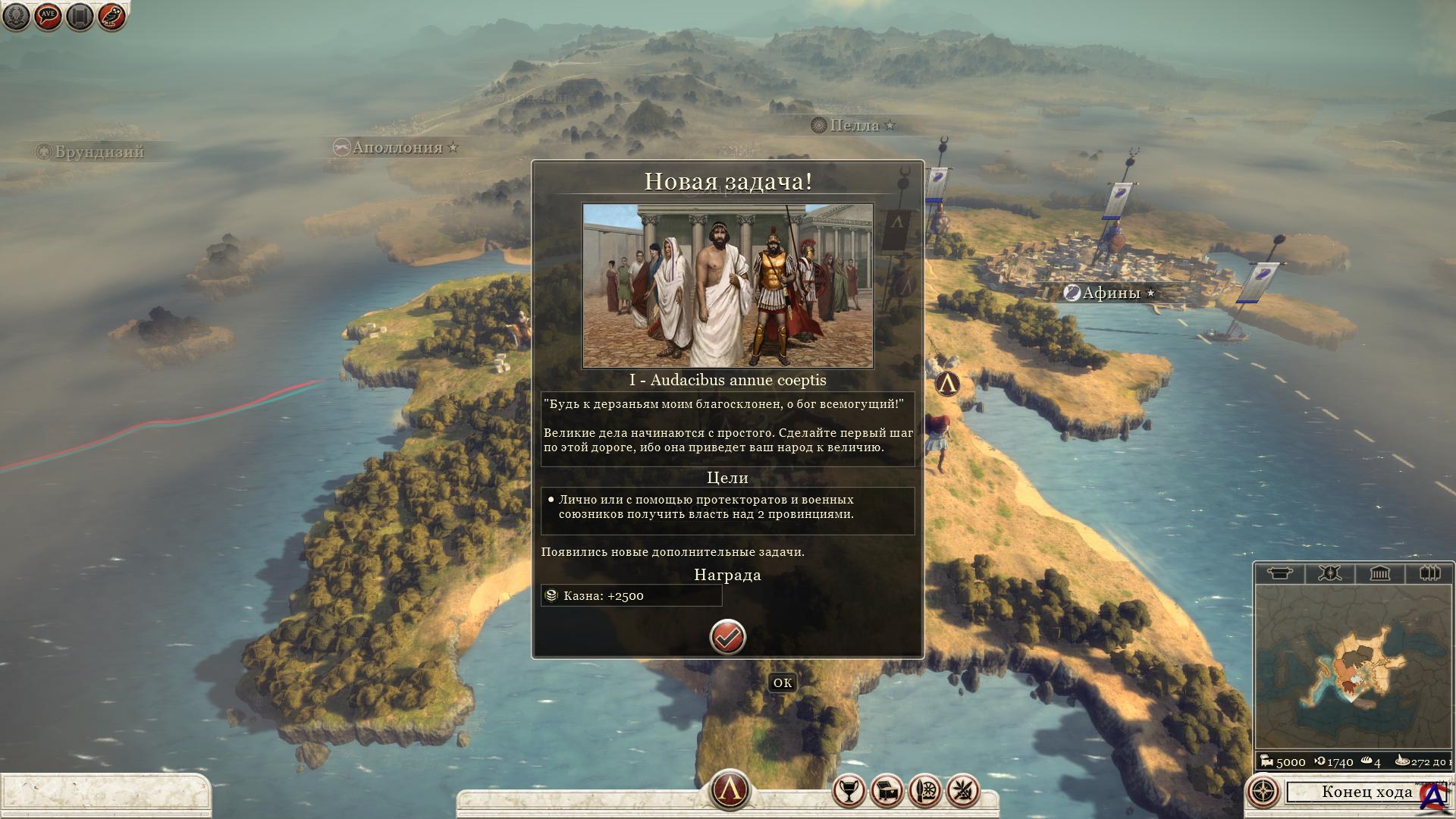Open the owl encyclopedia icon
The width and height of the screenshot is (1456, 819).
pos(111,16)
